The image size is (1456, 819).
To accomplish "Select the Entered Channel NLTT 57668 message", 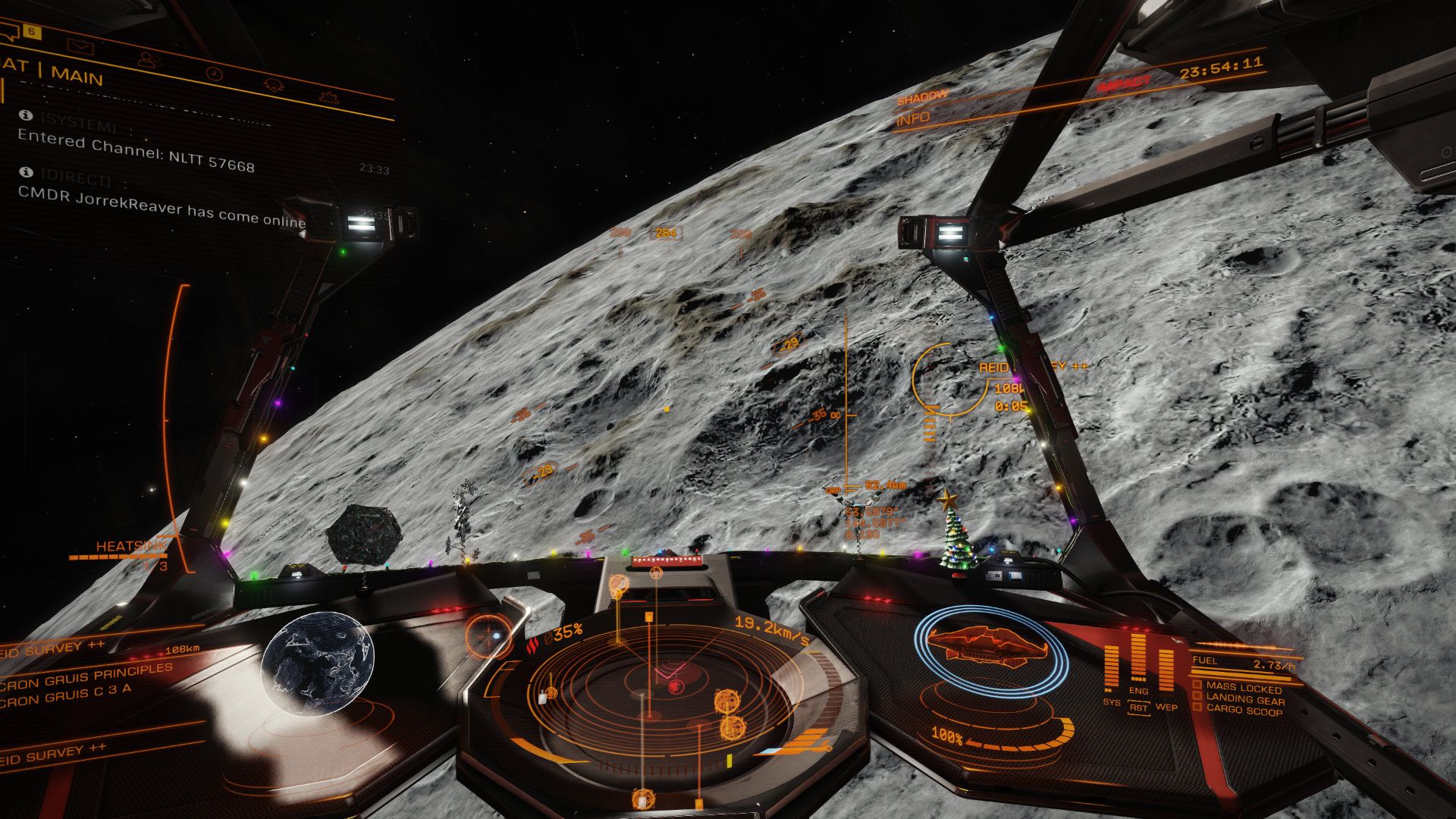I will coord(136,151).
